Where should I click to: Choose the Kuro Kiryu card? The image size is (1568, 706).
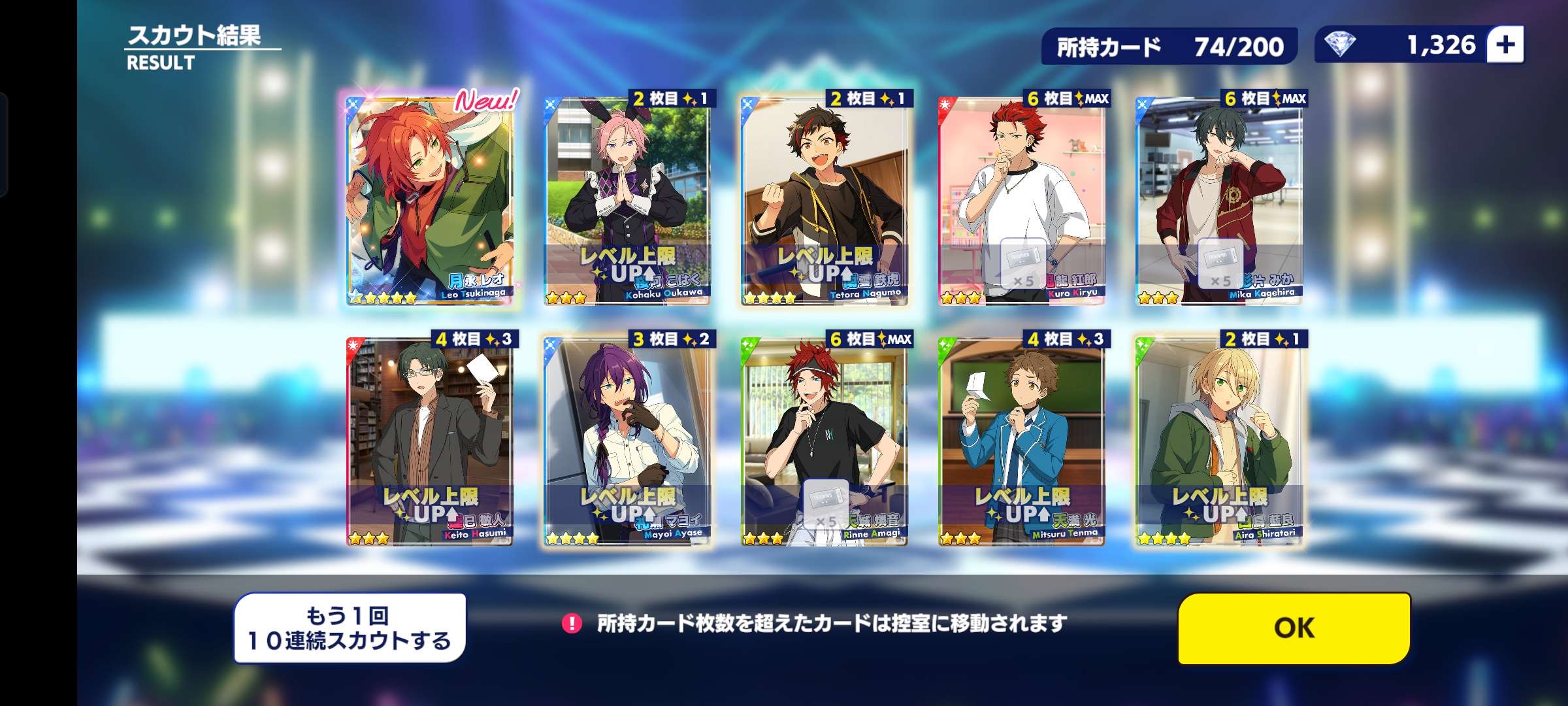tap(1022, 199)
